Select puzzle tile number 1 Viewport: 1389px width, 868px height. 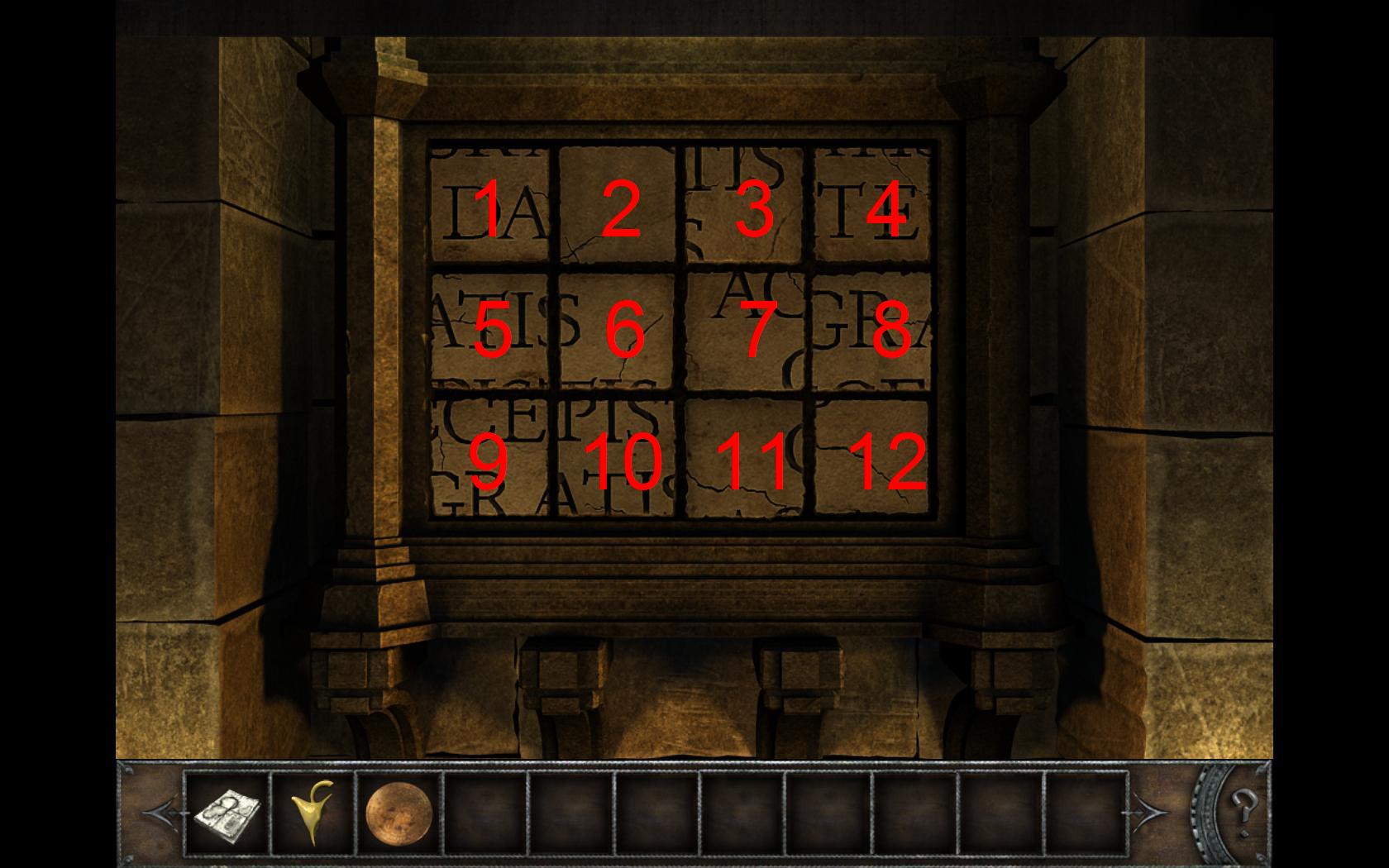pos(491,207)
